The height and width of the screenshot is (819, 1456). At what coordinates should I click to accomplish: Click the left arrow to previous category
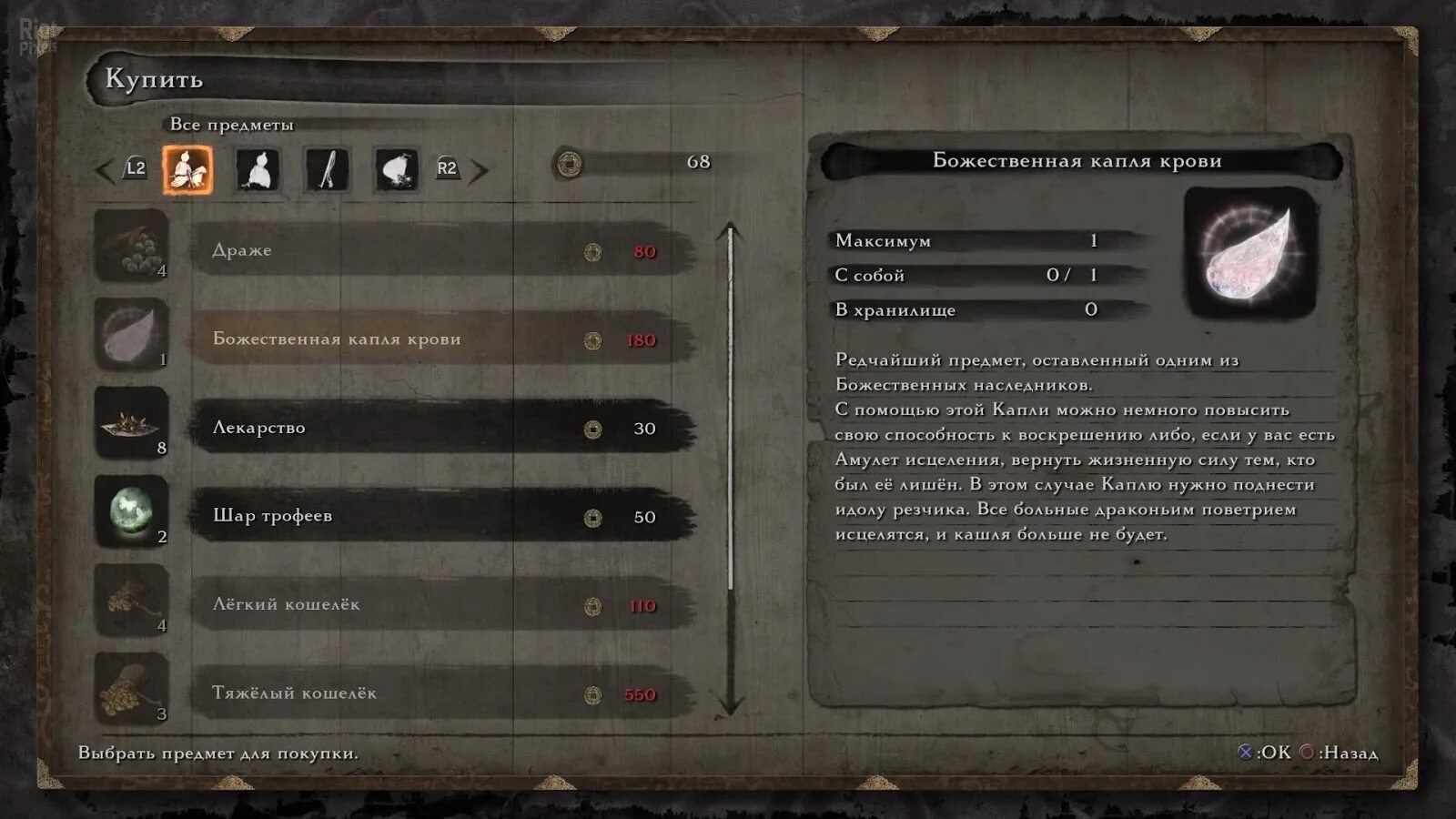click(x=106, y=169)
